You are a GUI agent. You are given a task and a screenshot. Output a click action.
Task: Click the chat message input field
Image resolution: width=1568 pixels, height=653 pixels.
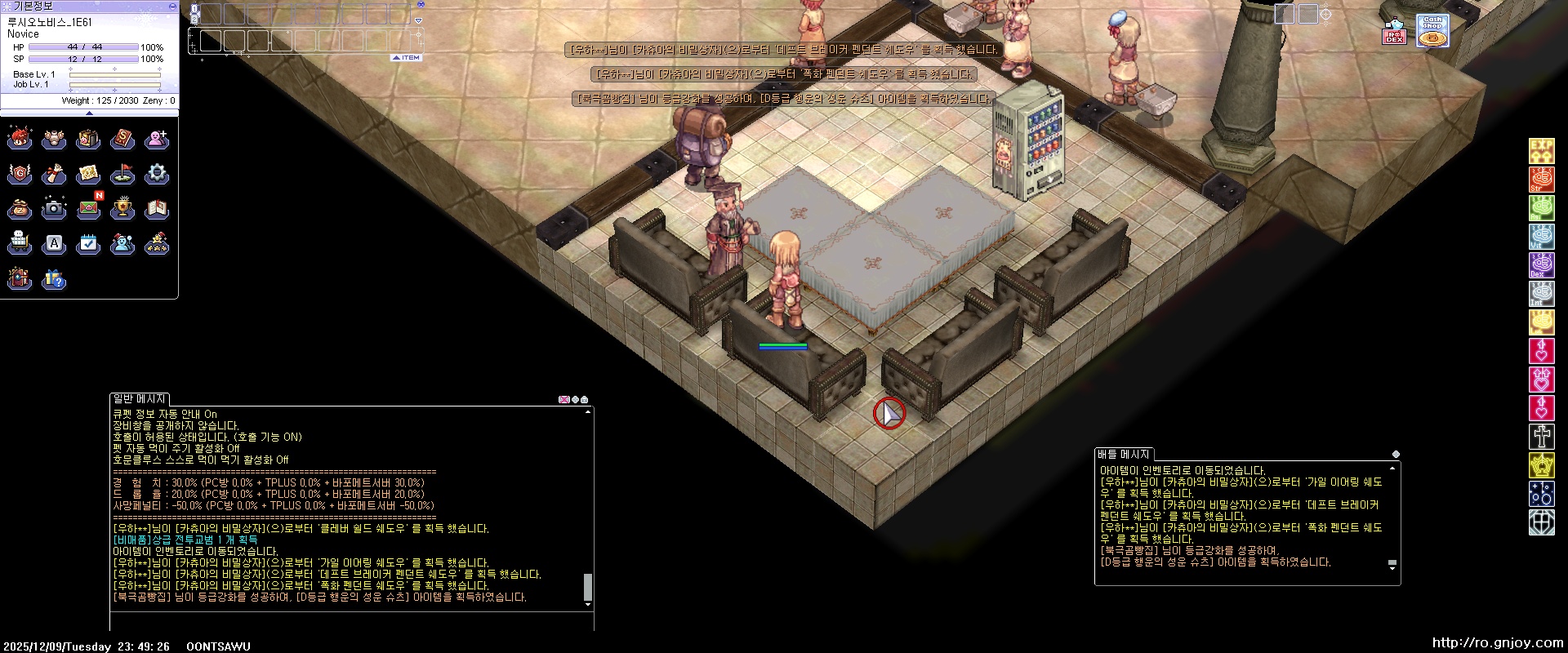(x=351, y=620)
